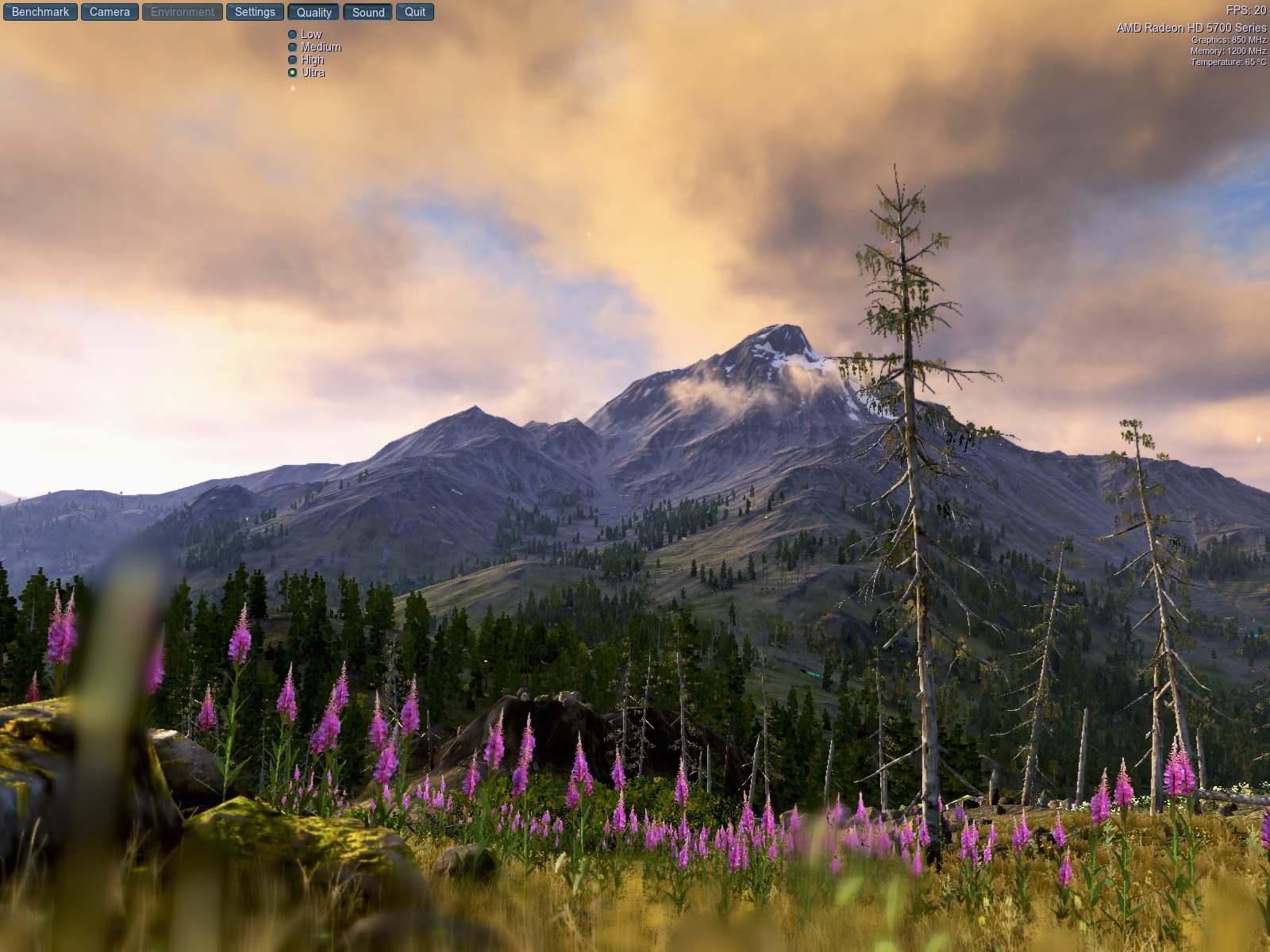Click the Environment menu button

pyautogui.click(x=183, y=12)
